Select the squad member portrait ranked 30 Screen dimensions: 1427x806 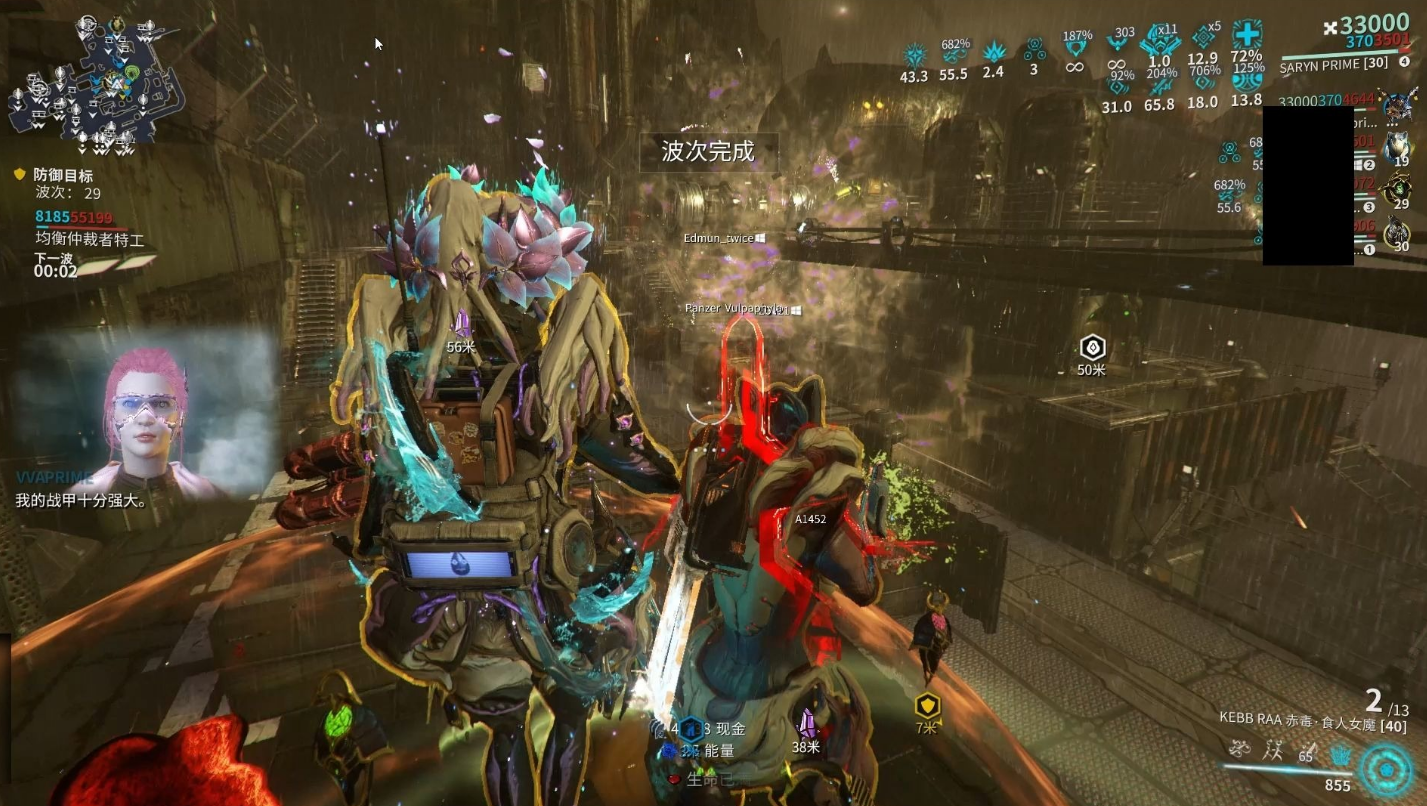click(1398, 232)
